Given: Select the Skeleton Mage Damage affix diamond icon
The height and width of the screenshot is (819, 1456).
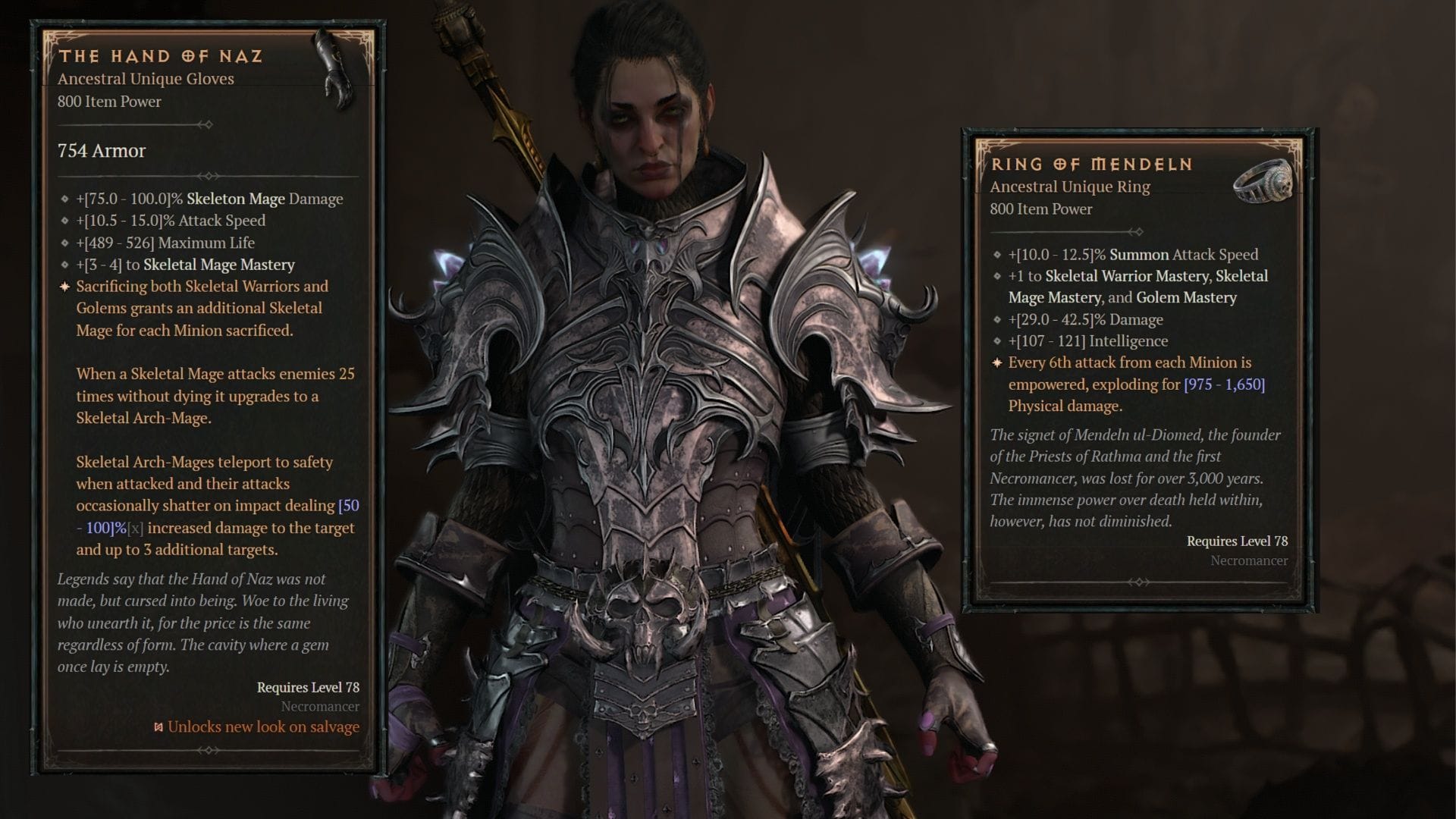Looking at the screenshot, I should point(64,199).
